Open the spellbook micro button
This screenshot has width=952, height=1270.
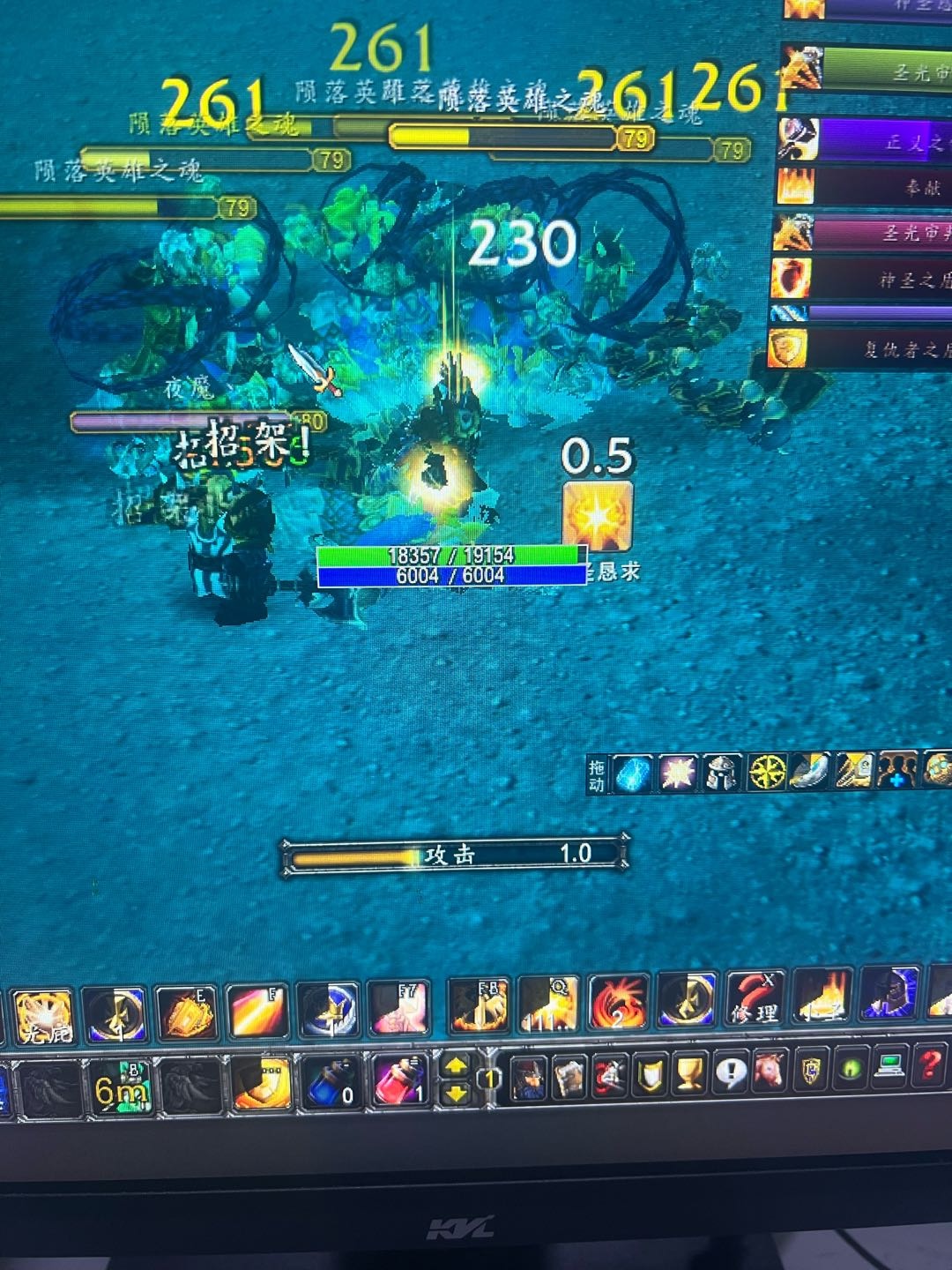tap(569, 1078)
